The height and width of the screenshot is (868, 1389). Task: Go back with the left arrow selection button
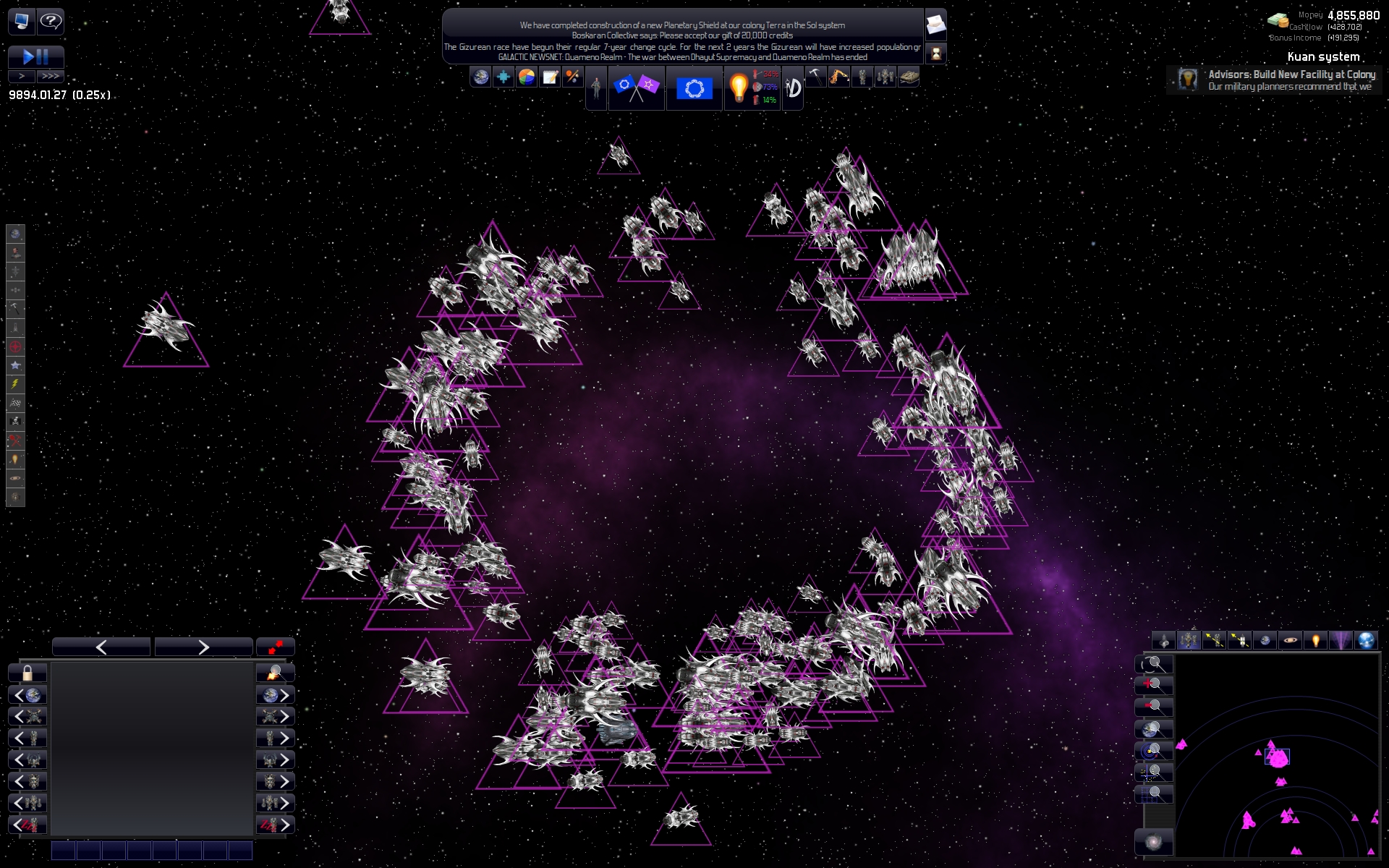101,647
